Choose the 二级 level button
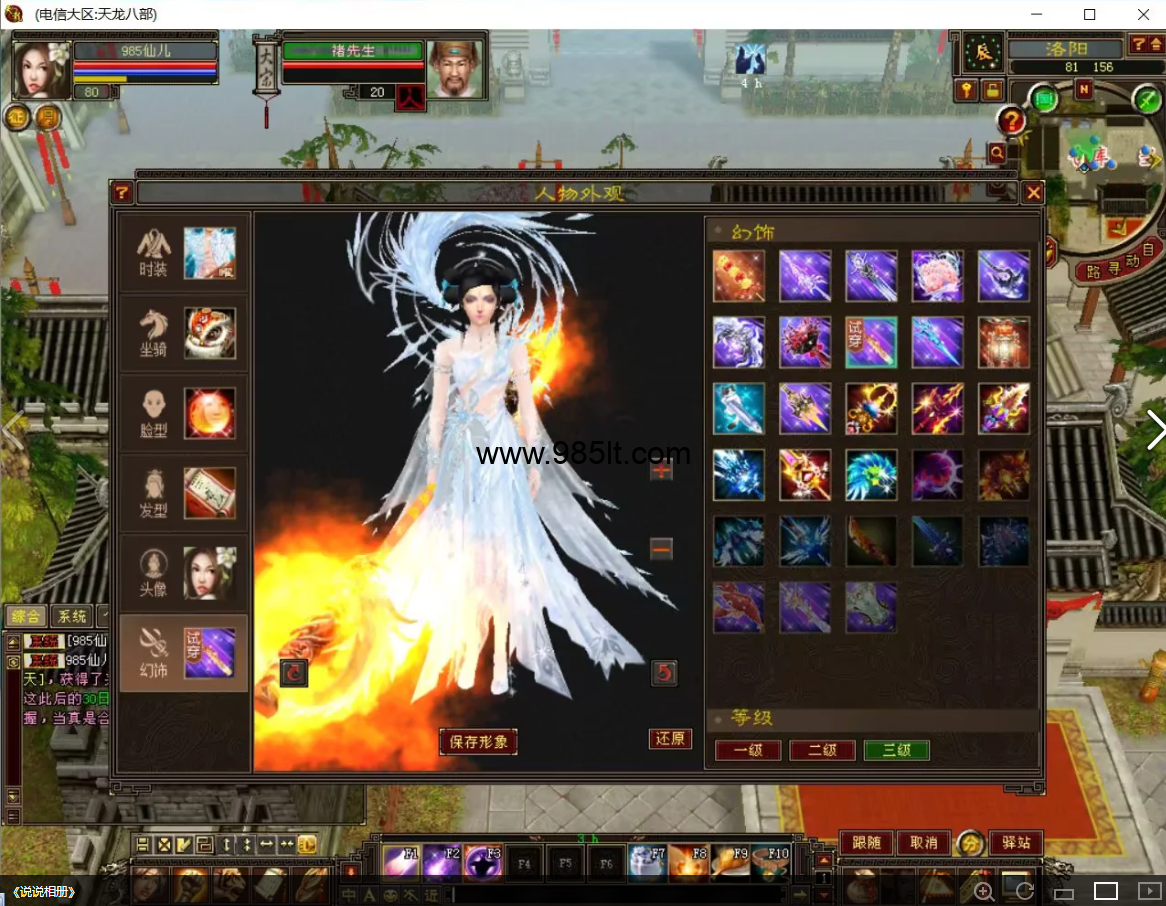 click(x=822, y=750)
